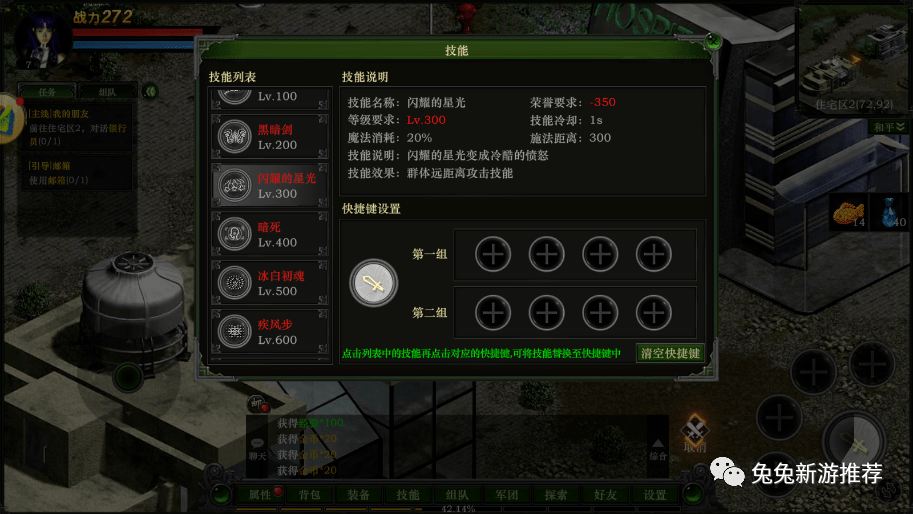Close the skill window
Image resolution: width=913 pixels, height=514 pixels.
point(712,41)
